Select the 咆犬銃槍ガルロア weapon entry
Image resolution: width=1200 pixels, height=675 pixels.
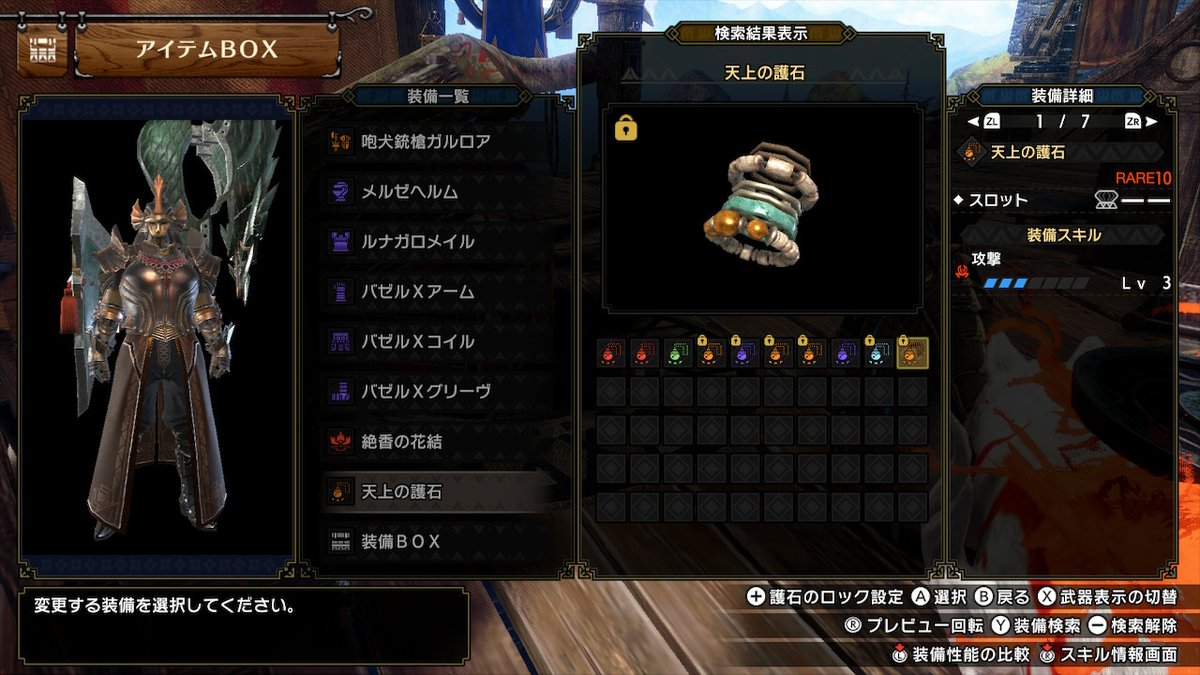click(425, 142)
